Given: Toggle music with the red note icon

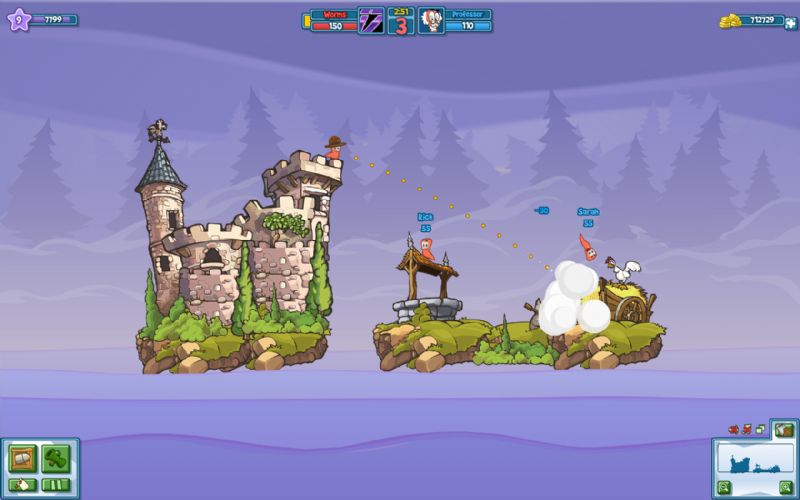Looking at the screenshot, I should (x=746, y=430).
